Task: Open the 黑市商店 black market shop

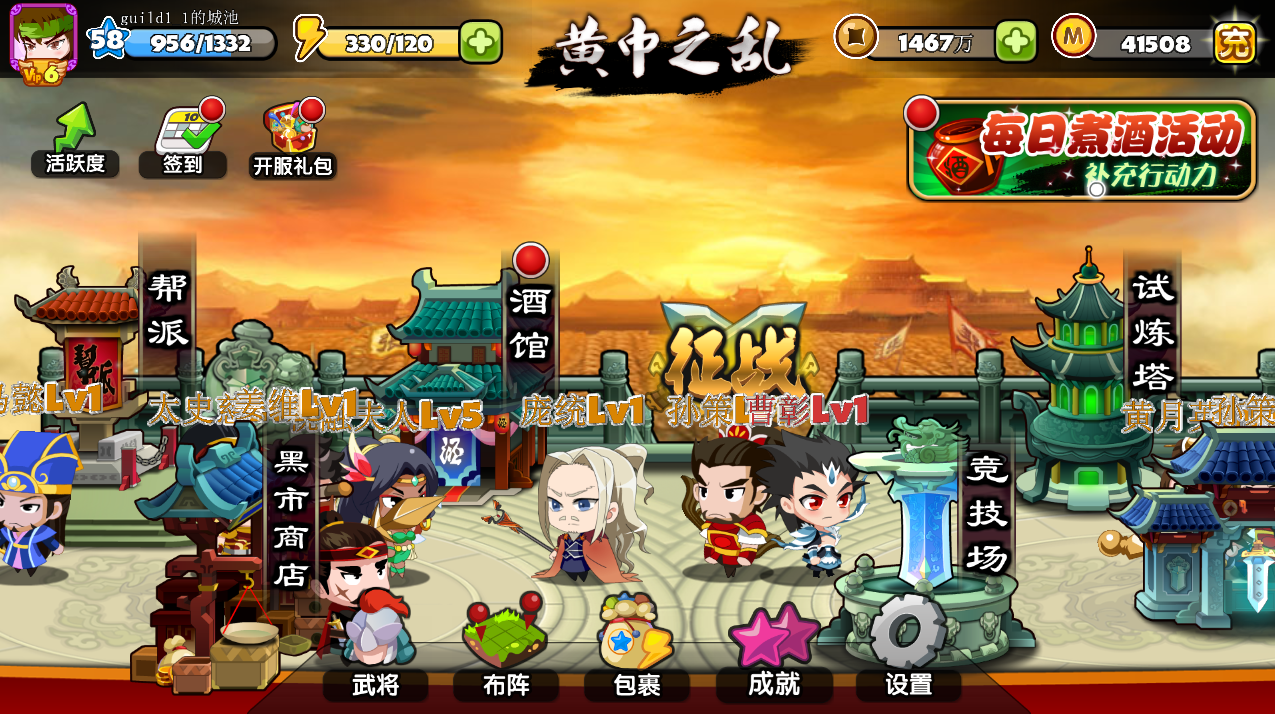Action: 291,518
